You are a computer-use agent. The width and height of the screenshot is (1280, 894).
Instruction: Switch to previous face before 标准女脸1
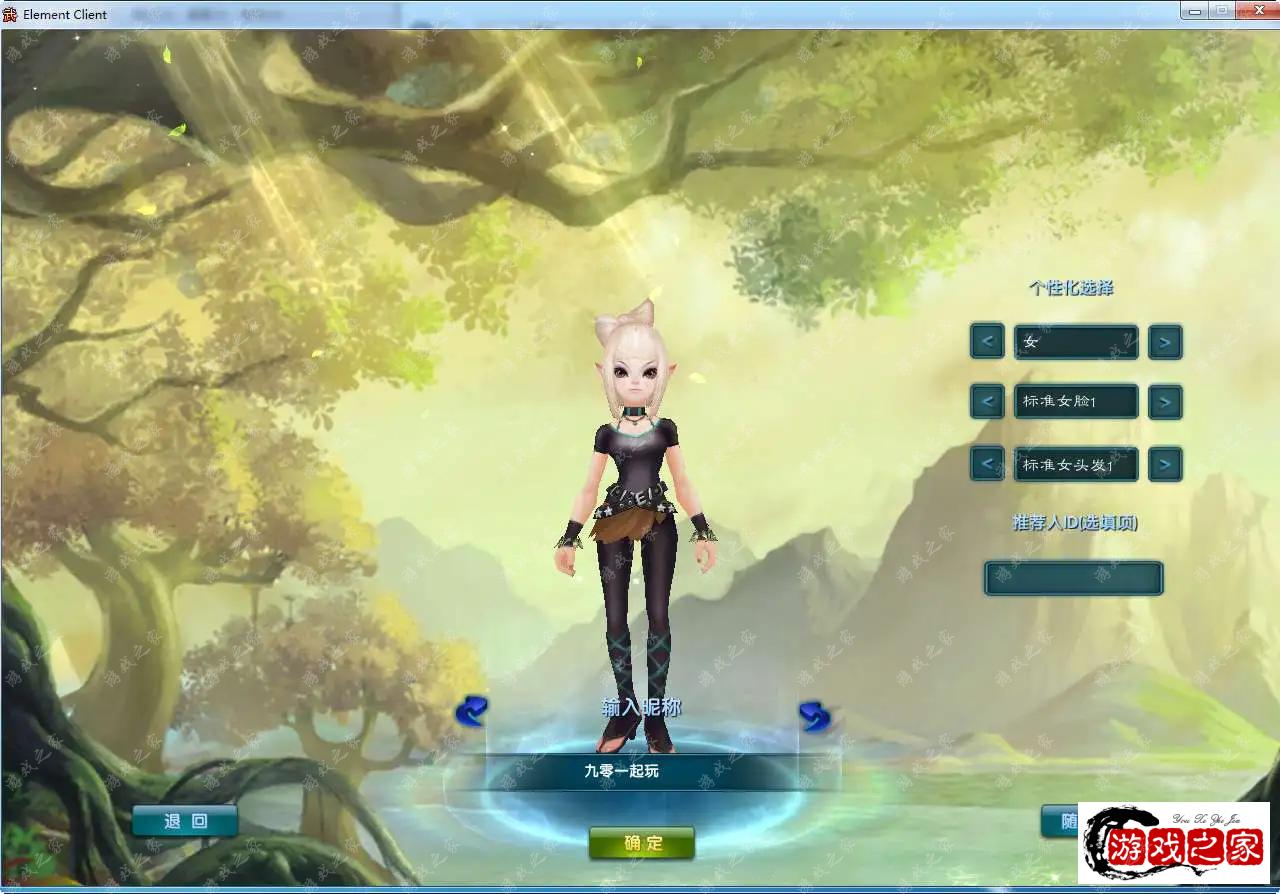pos(987,402)
